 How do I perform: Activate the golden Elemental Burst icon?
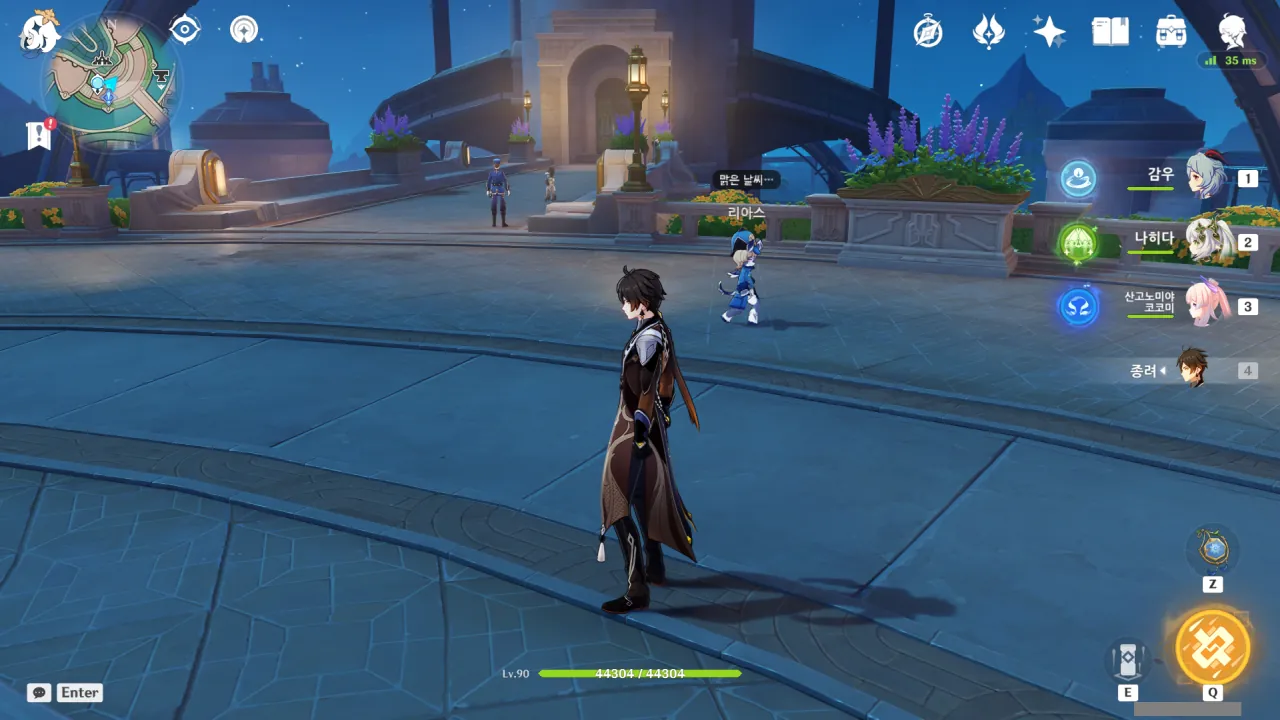[x=1212, y=646]
